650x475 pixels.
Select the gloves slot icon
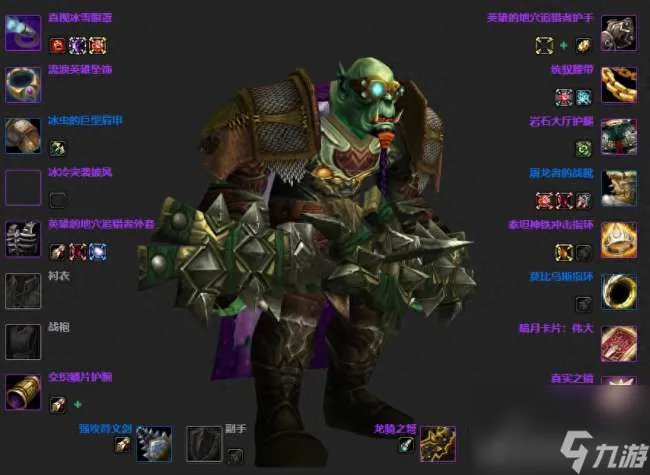(619, 33)
